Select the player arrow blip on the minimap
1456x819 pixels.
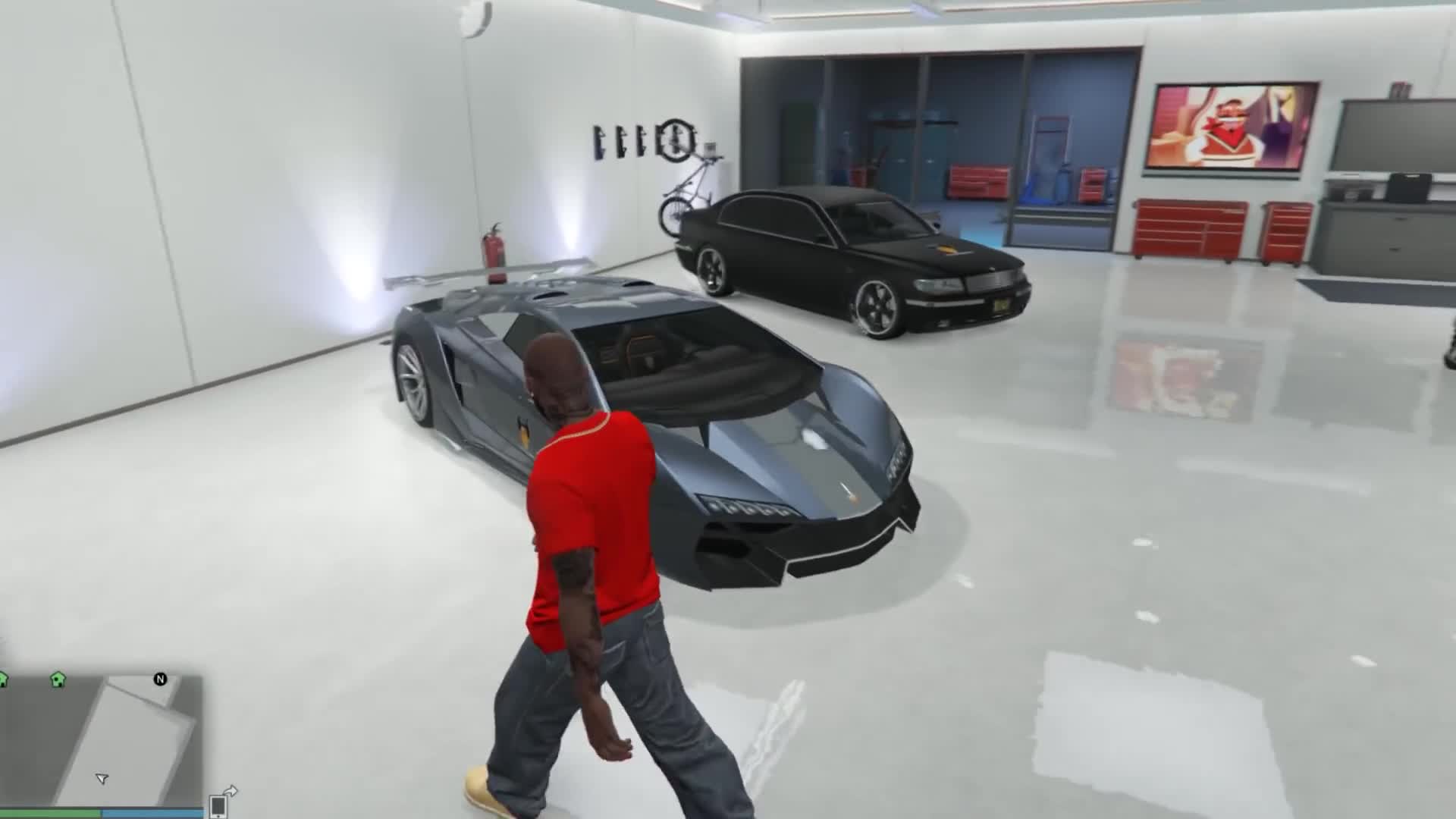102,779
